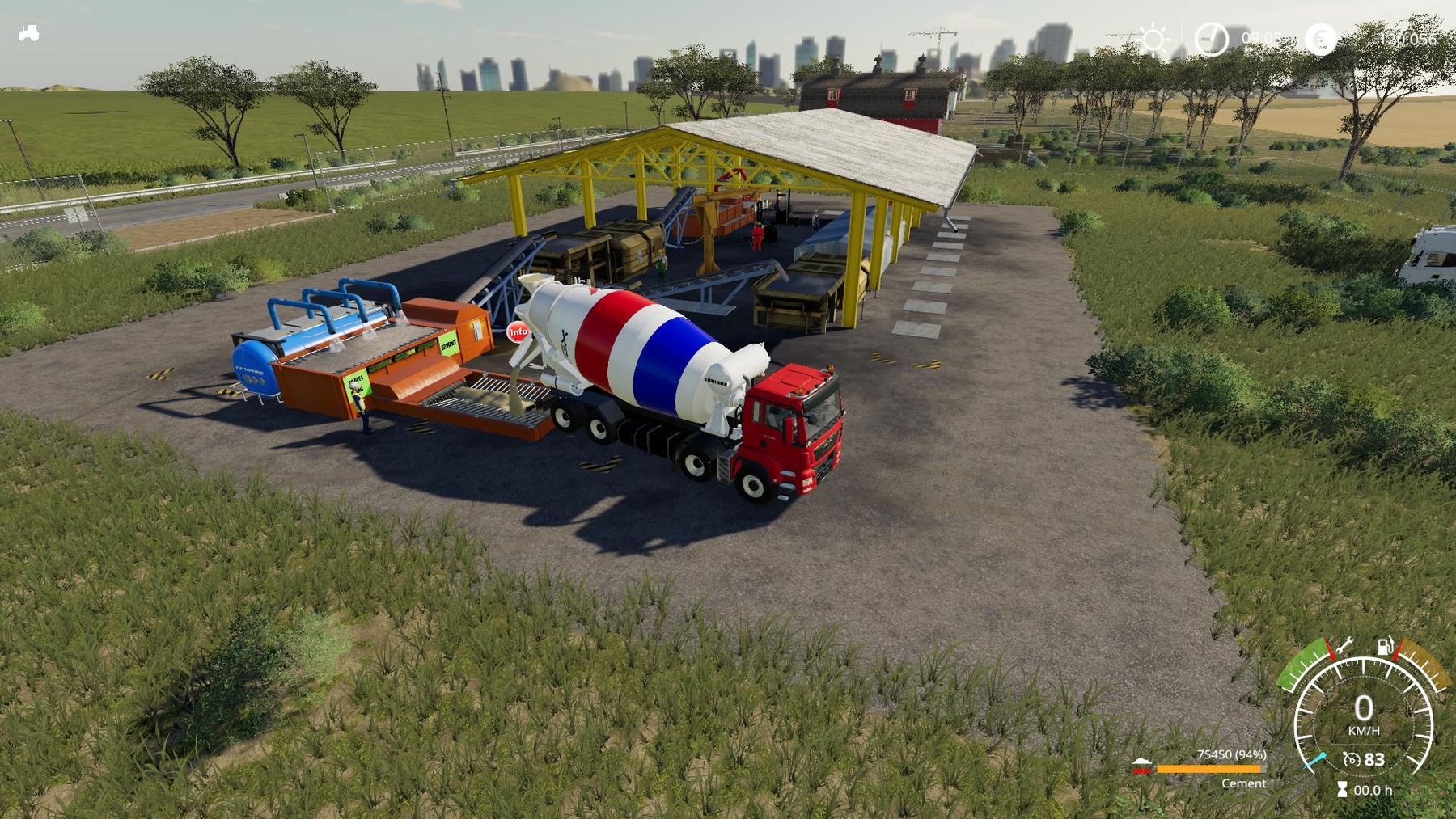Open the euro money balance icon
1456x819 pixels.
[x=1320, y=39]
